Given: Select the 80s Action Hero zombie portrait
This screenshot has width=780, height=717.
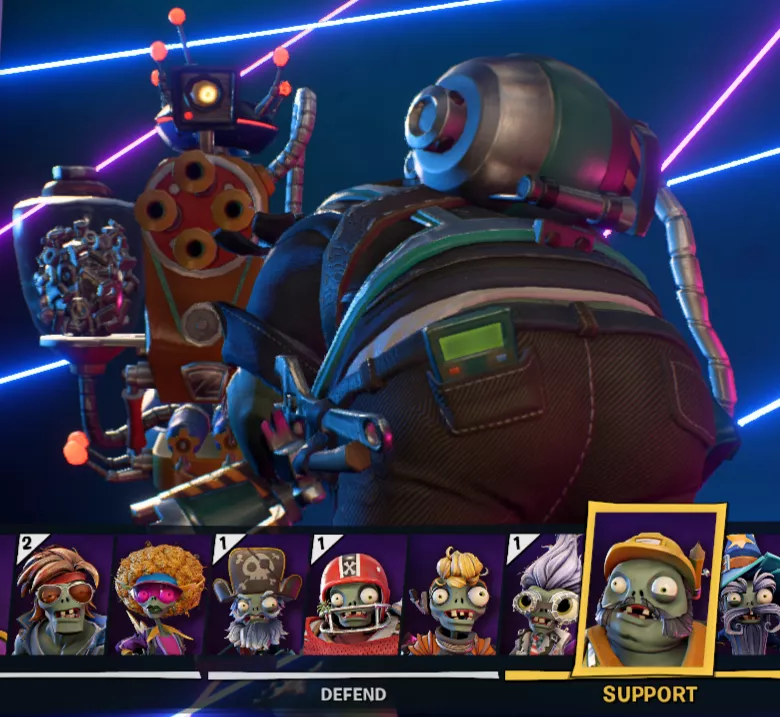Looking at the screenshot, I should [57, 594].
